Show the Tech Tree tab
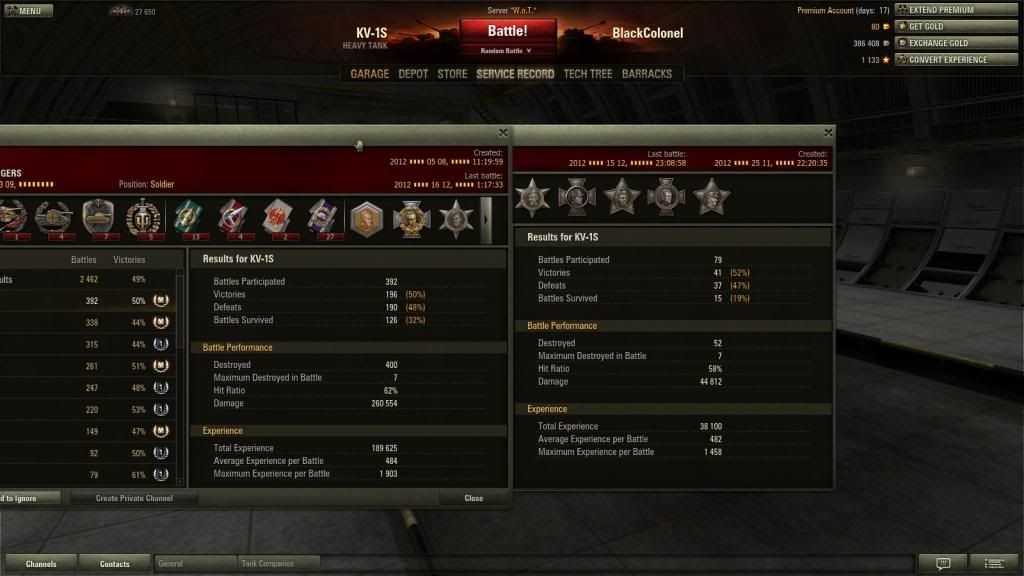The width and height of the screenshot is (1024, 576). click(x=587, y=74)
